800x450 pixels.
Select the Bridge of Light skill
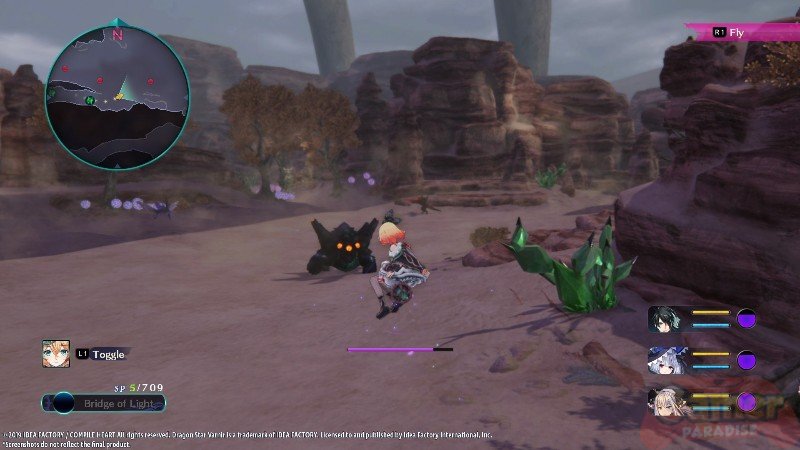(x=104, y=403)
